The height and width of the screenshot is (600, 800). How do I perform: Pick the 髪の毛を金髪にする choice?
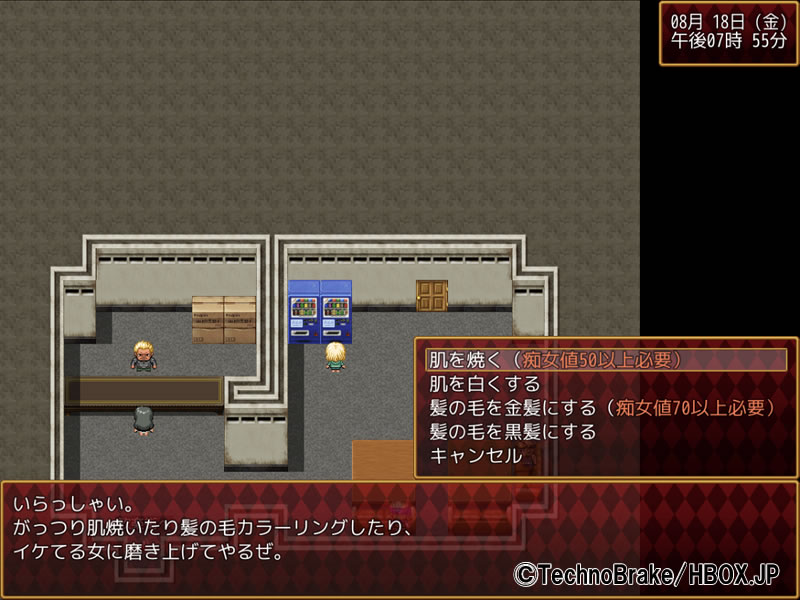600,408
